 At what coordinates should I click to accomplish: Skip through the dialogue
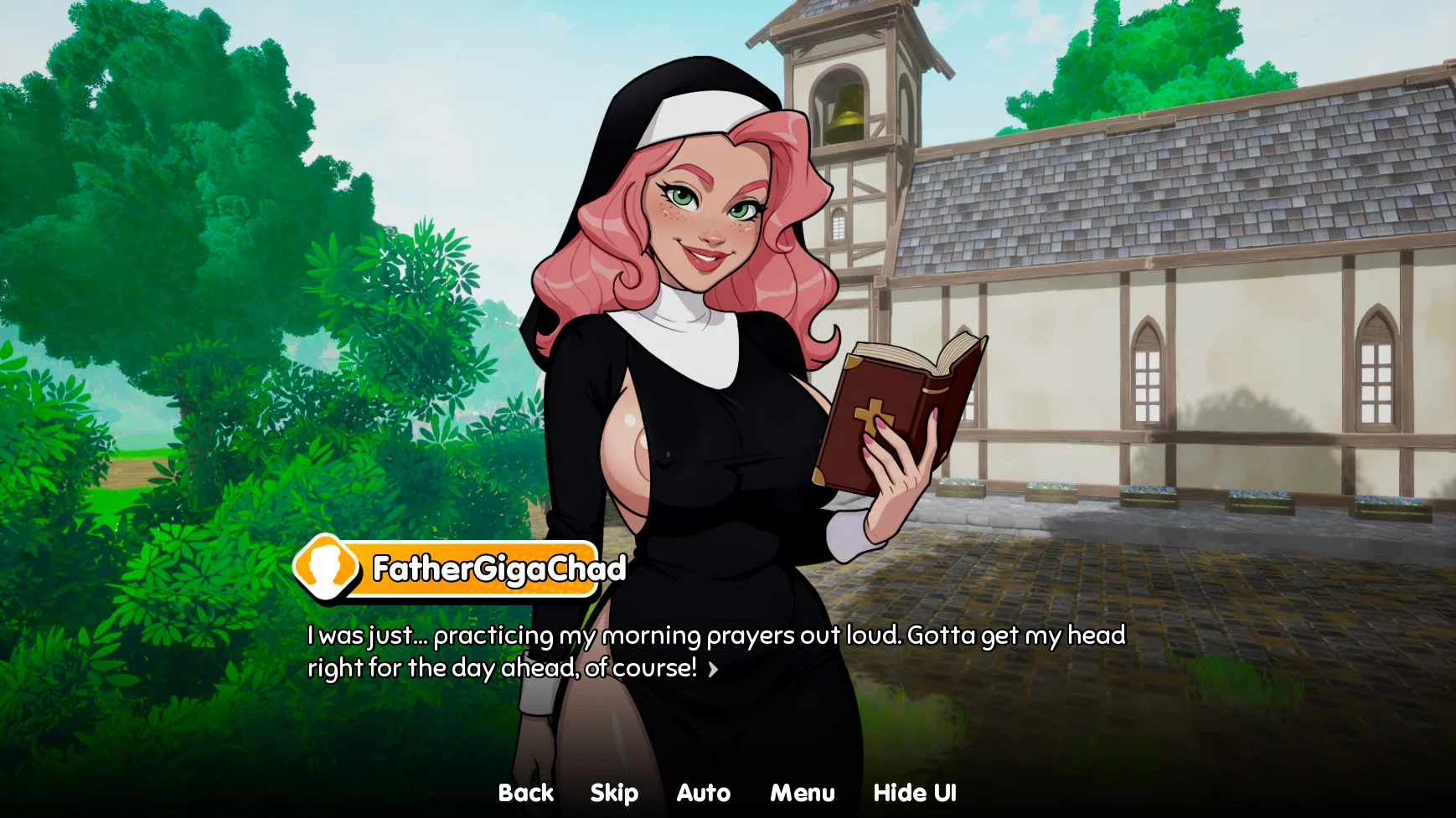(614, 793)
